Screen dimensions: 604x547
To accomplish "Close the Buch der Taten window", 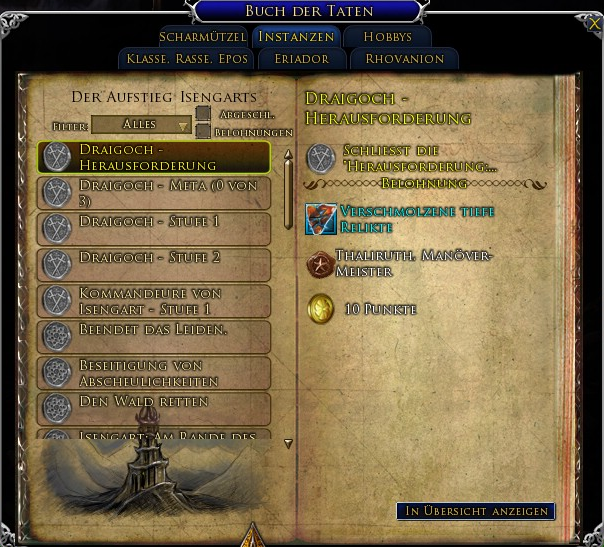I will tap(595, 22).
